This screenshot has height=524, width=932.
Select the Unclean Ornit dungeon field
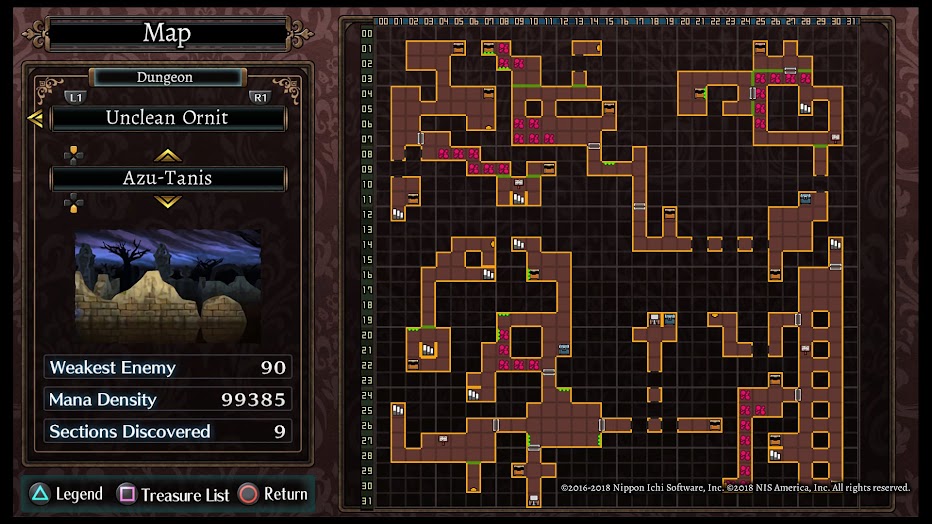click(168, 118)
